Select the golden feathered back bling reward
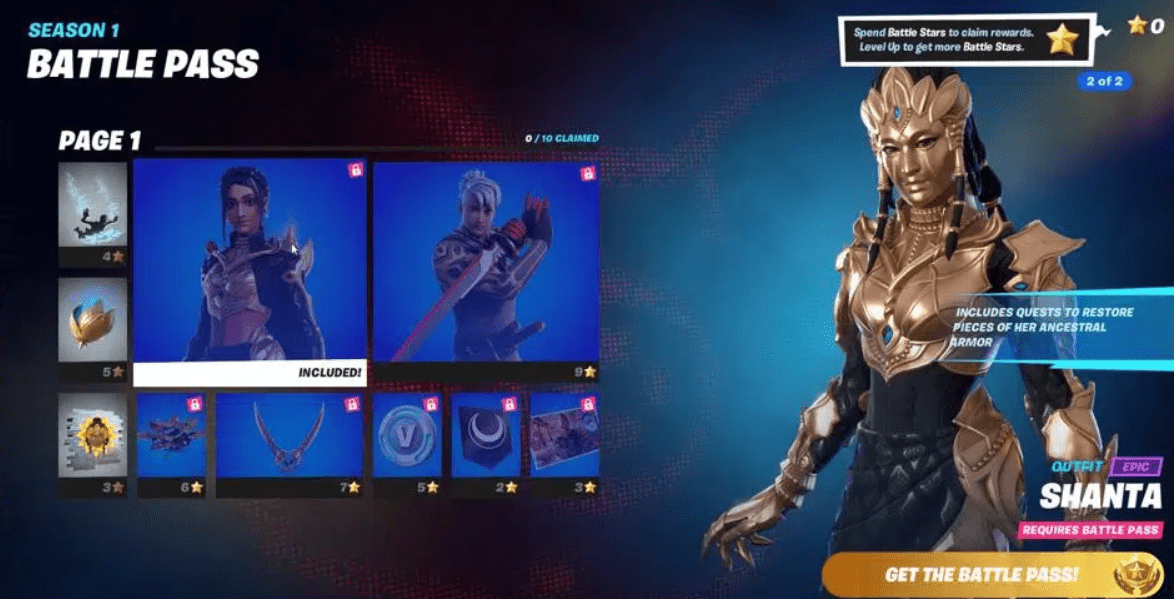Screen dimensions: 1174x599 [92, 320]
